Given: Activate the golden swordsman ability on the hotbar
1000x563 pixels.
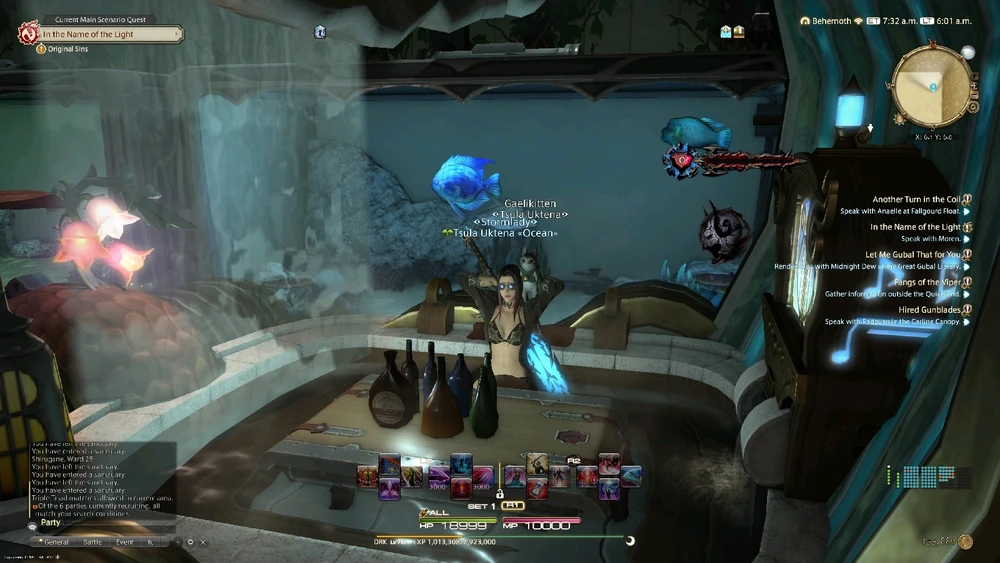Looking at the screenshot, I should point(538,462).
